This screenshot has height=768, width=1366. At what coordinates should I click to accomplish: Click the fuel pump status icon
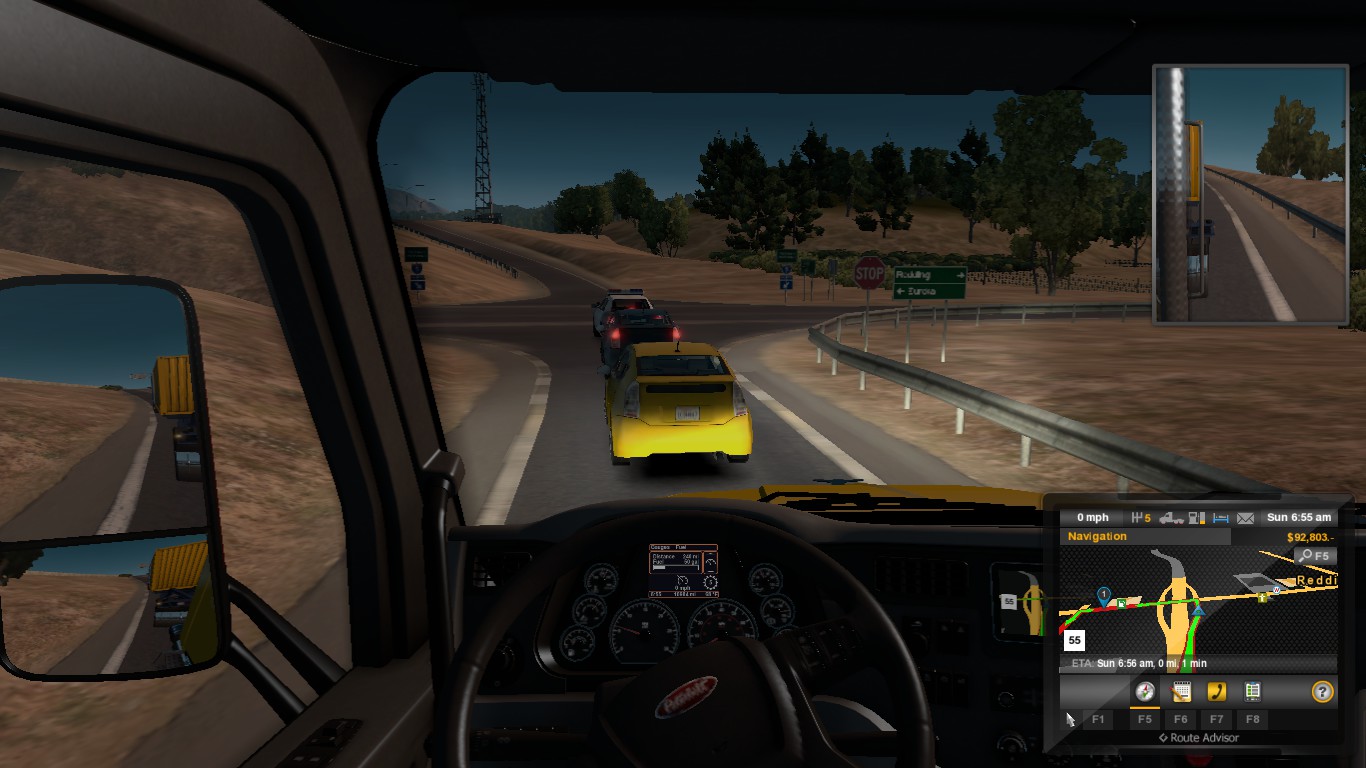(1196, 518)
